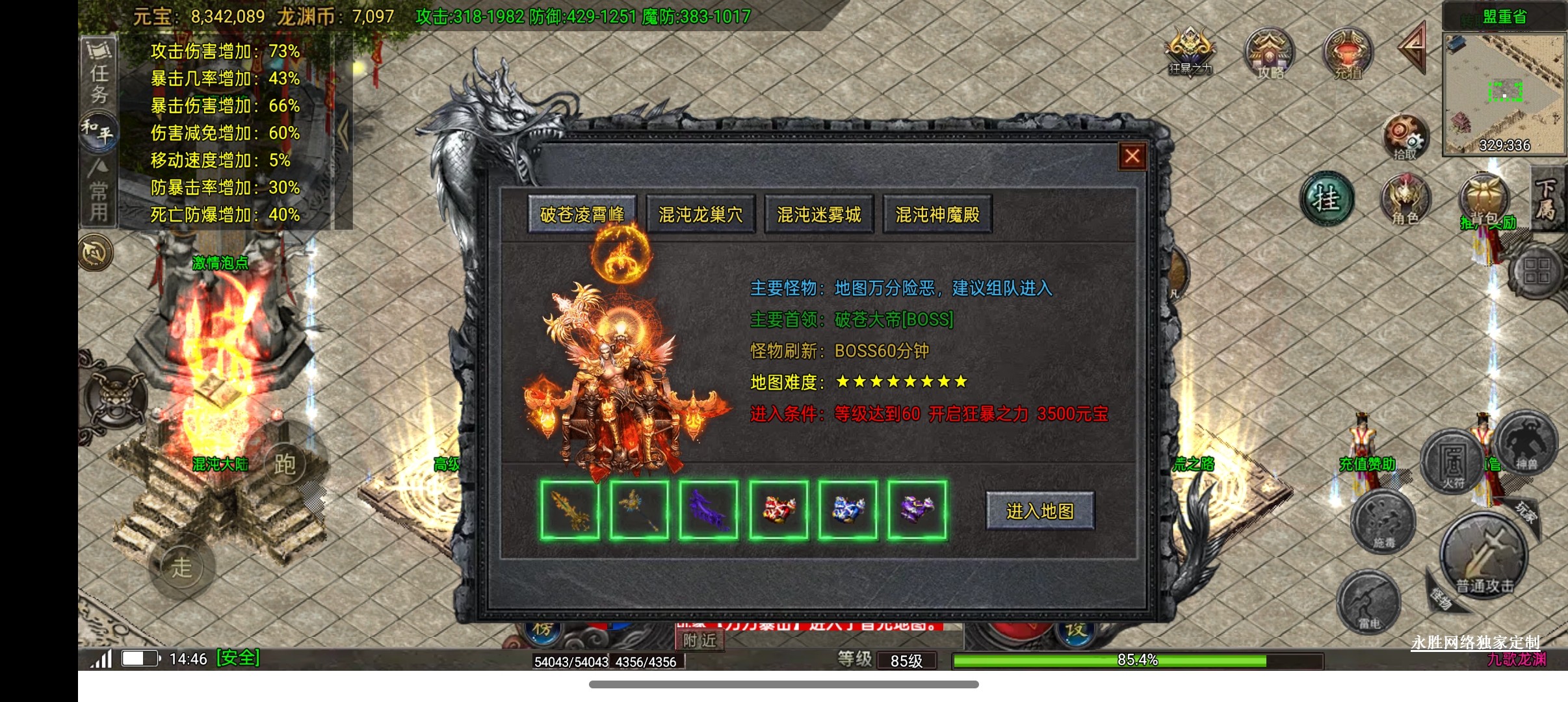Select the golden sword reward slot
Viewport: 1568px width, 702px height.
tap(570, 510)
